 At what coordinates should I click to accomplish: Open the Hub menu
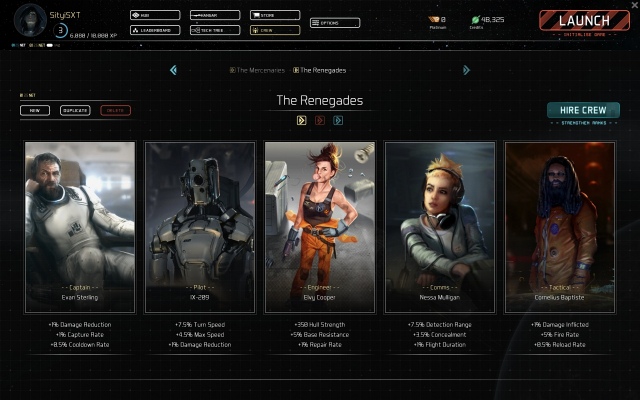[155, 15]
